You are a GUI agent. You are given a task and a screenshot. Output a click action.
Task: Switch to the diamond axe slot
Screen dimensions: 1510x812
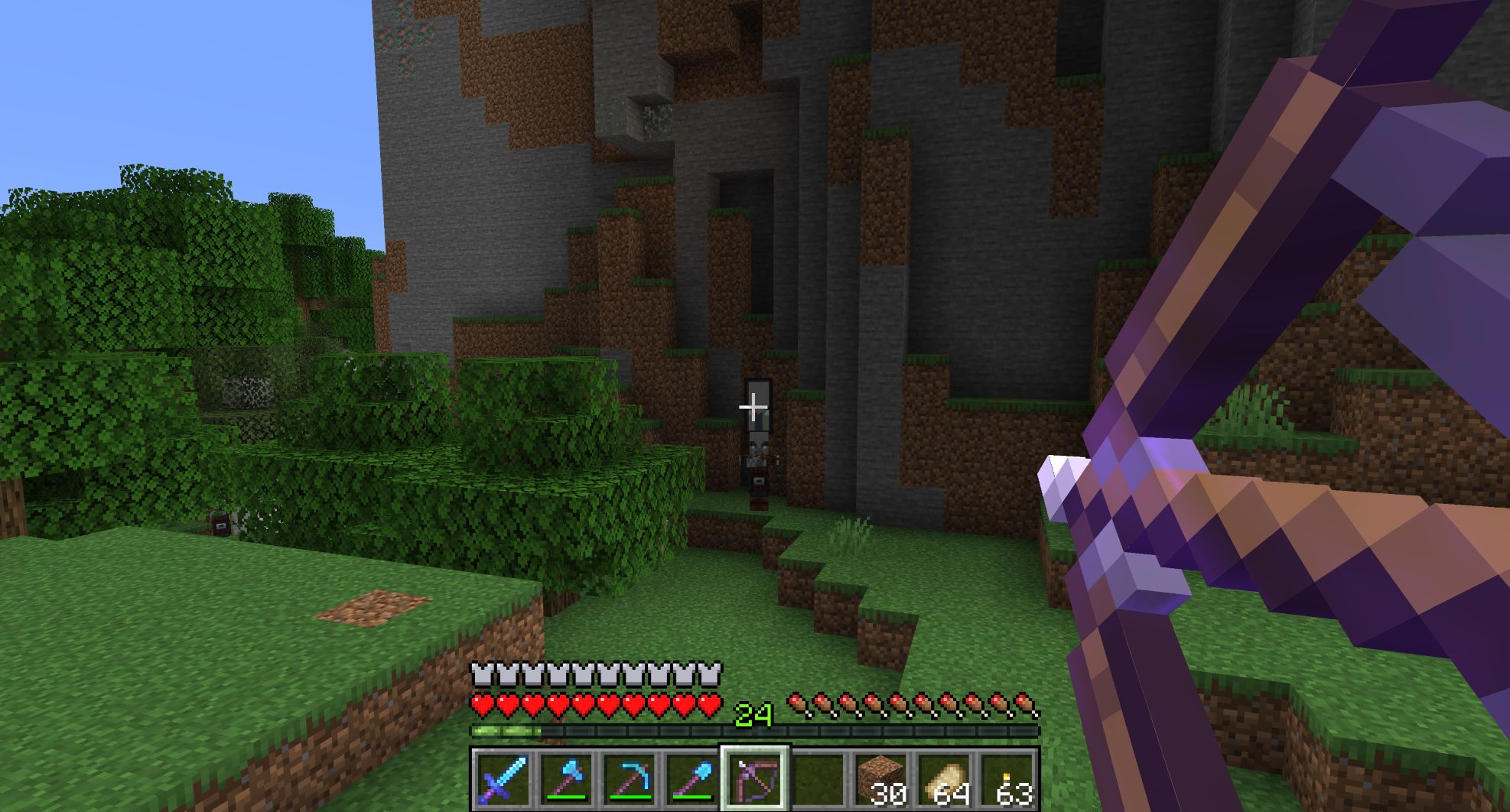[565, 780]
